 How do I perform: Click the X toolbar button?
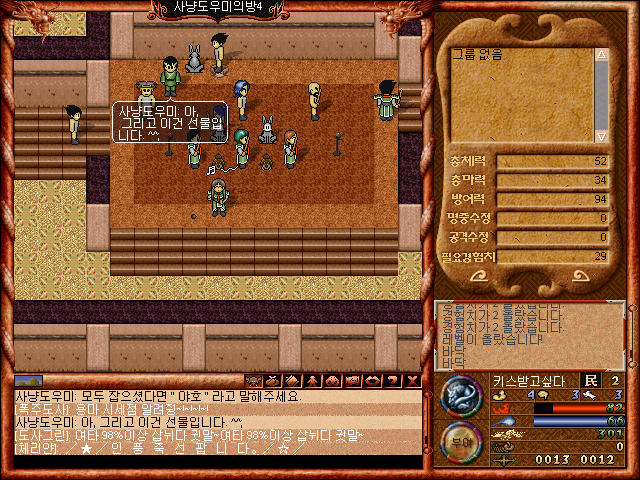412,381
